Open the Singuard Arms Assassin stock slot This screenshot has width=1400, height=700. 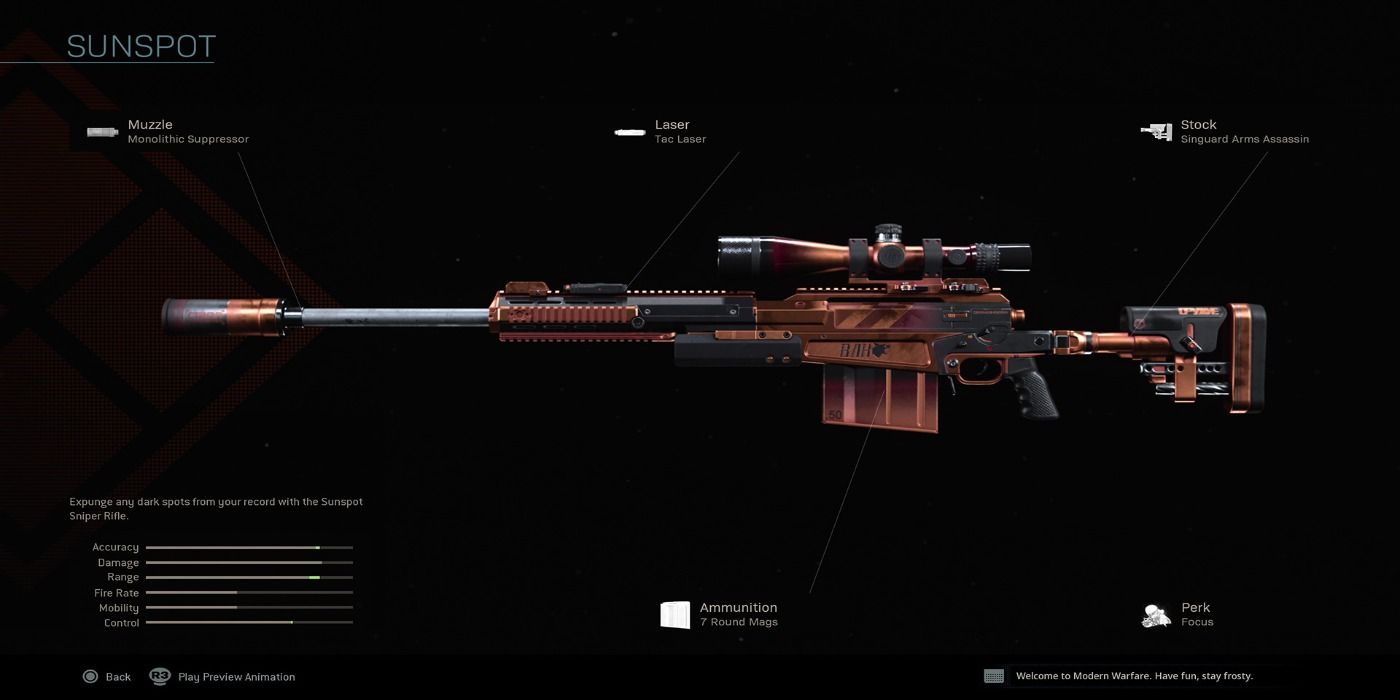click(x=1225, y=132)
